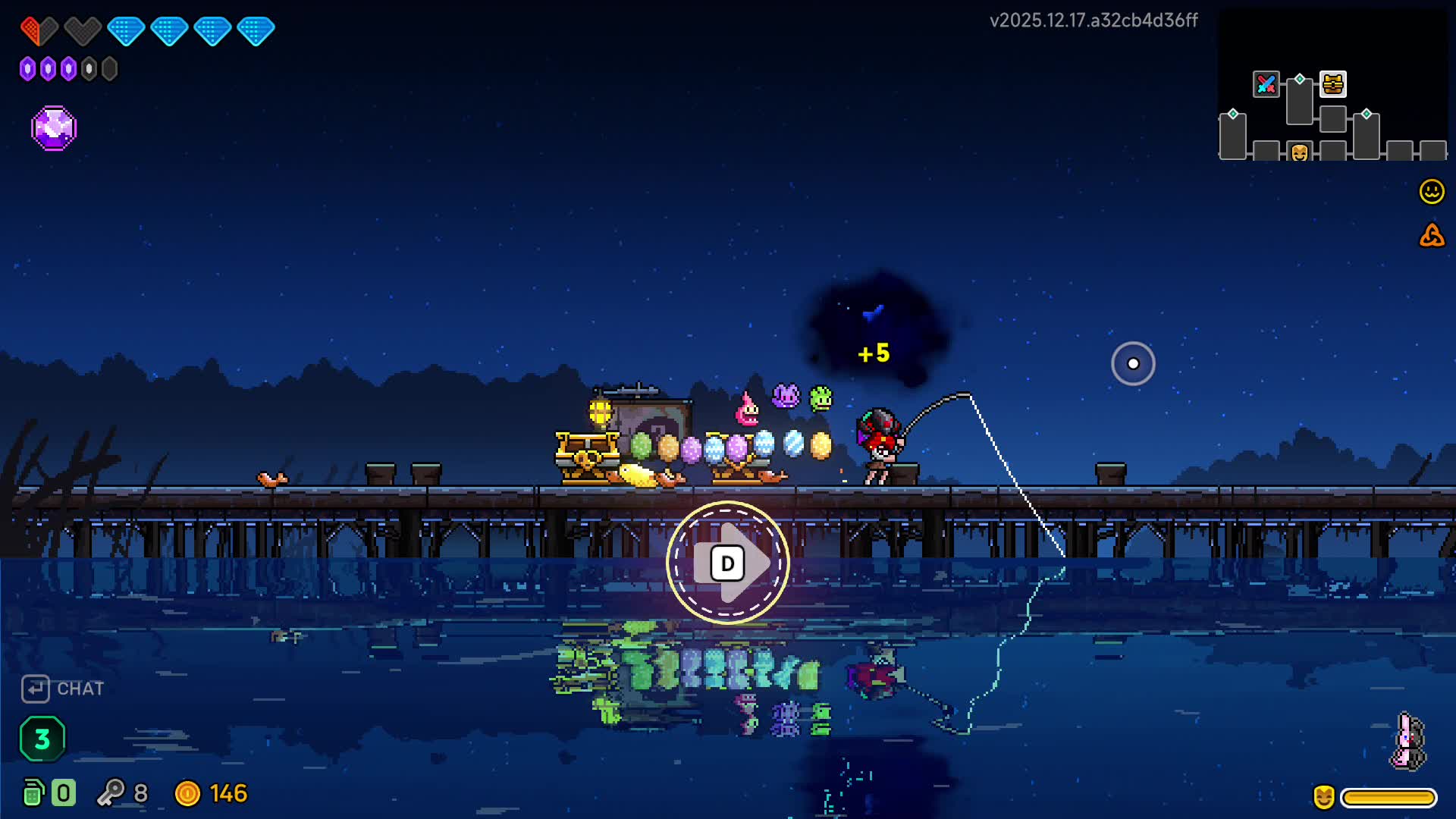
Task: Select the orange triskelion icon on the right
Action: (1431, 237)
